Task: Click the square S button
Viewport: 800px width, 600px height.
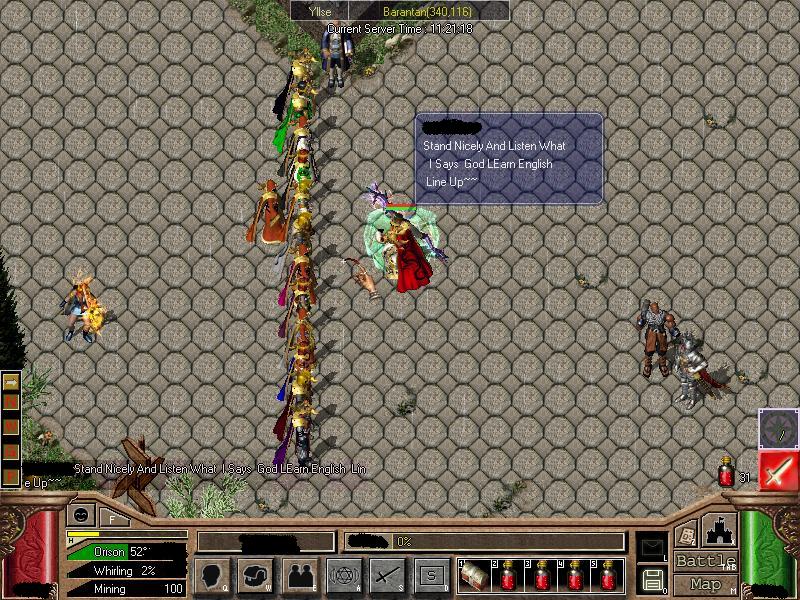Action: tap(431, 575)
